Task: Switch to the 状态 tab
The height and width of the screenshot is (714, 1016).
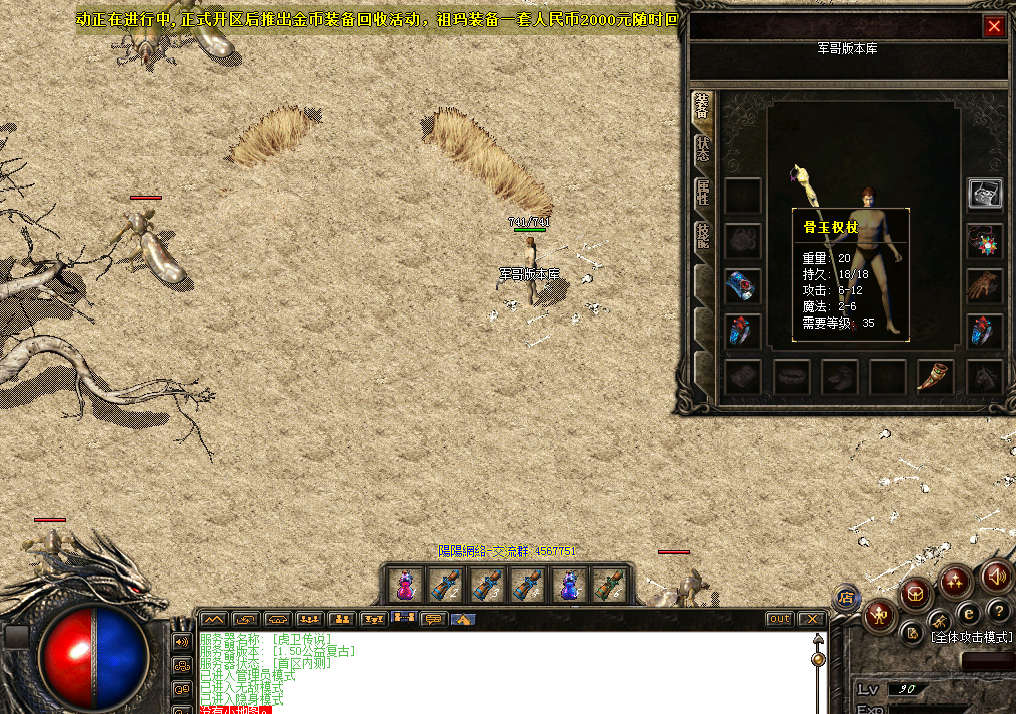Action: pos(703,148)
